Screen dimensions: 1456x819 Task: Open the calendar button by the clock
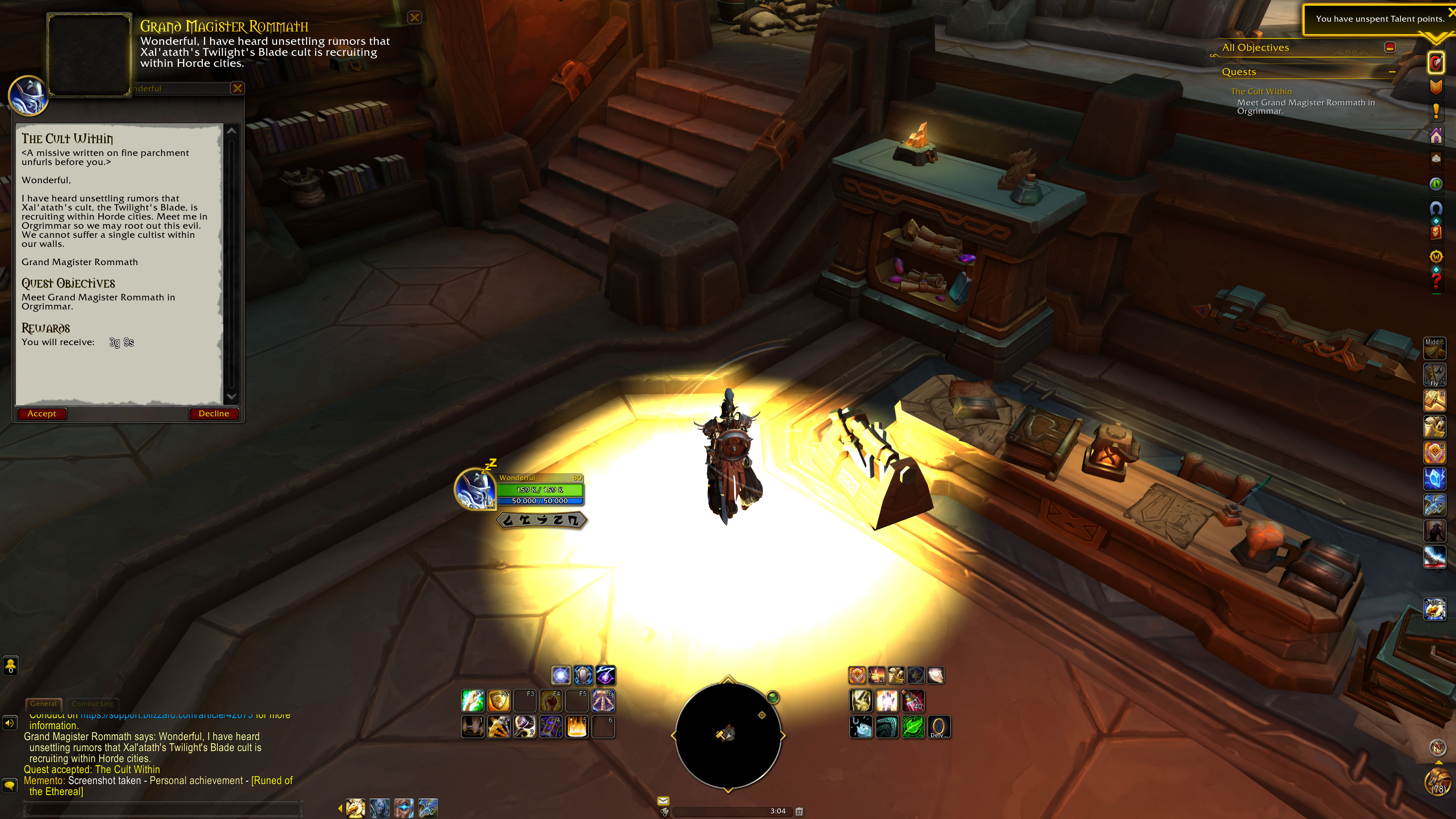[x=799, y=811]
